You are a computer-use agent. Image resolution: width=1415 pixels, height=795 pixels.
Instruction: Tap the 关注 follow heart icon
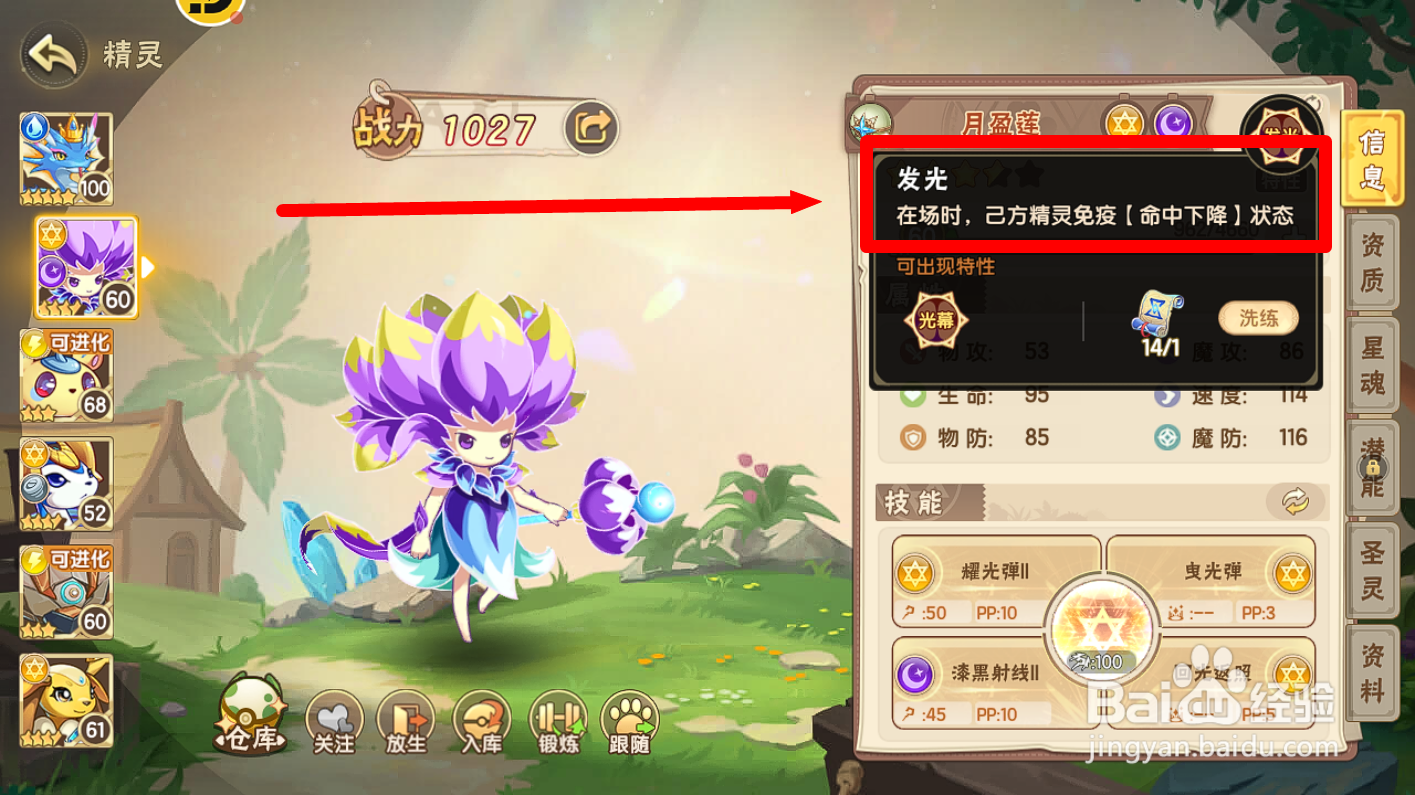click(x=333, y=718)
